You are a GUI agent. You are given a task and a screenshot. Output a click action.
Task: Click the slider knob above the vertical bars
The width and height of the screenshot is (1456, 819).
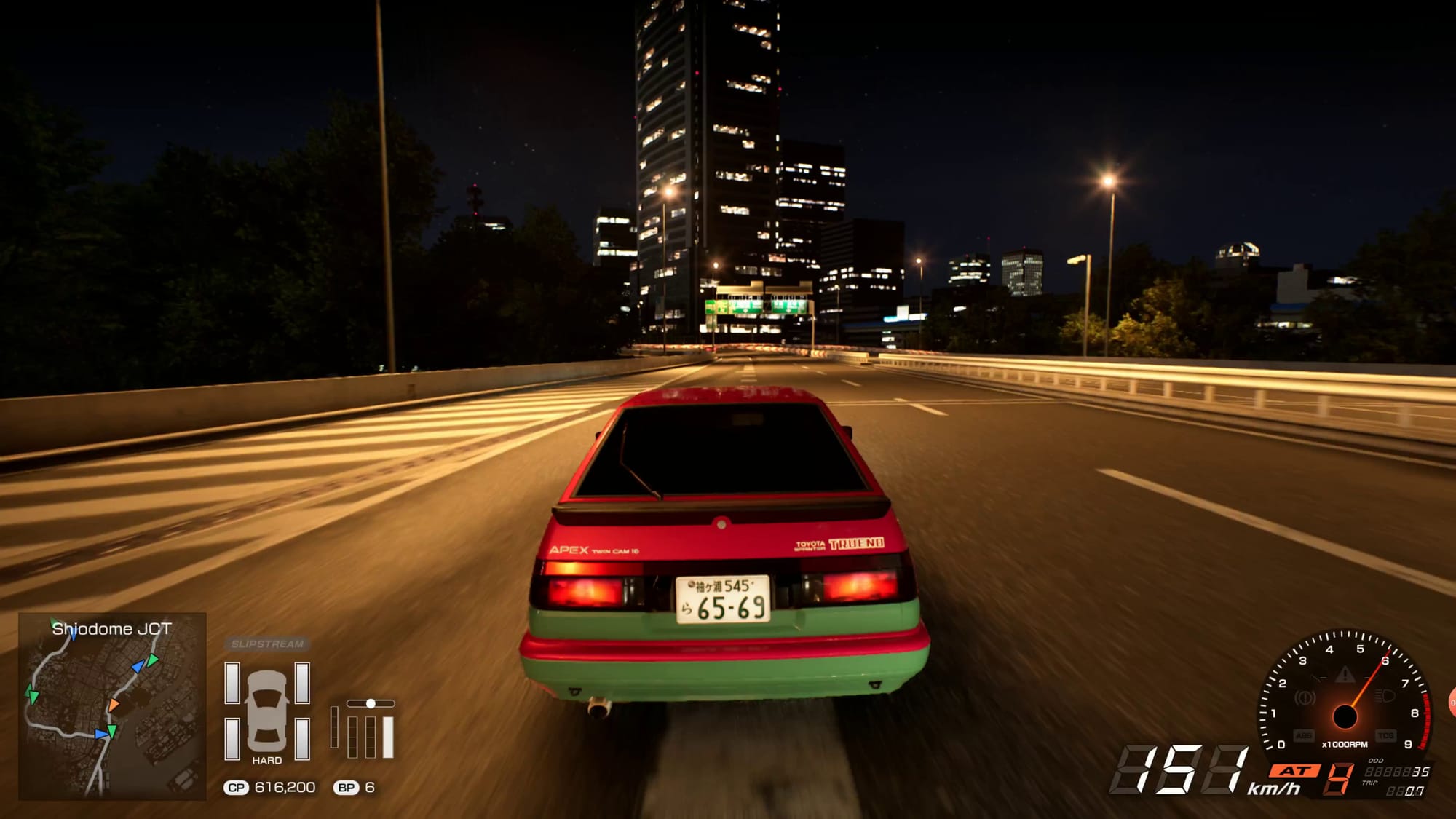(x=371, y=703)
